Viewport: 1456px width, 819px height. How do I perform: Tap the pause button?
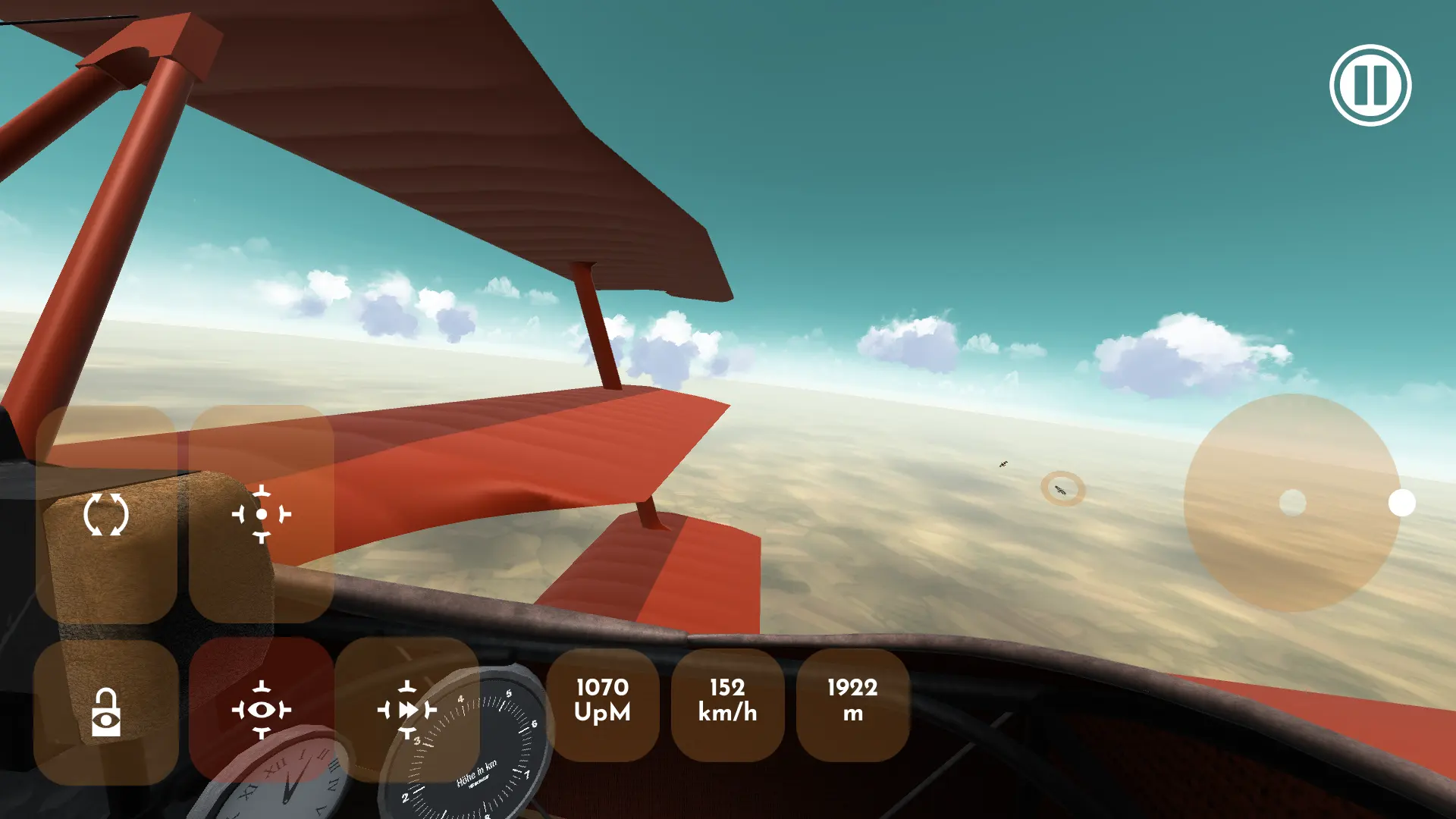click(1370, 86)
